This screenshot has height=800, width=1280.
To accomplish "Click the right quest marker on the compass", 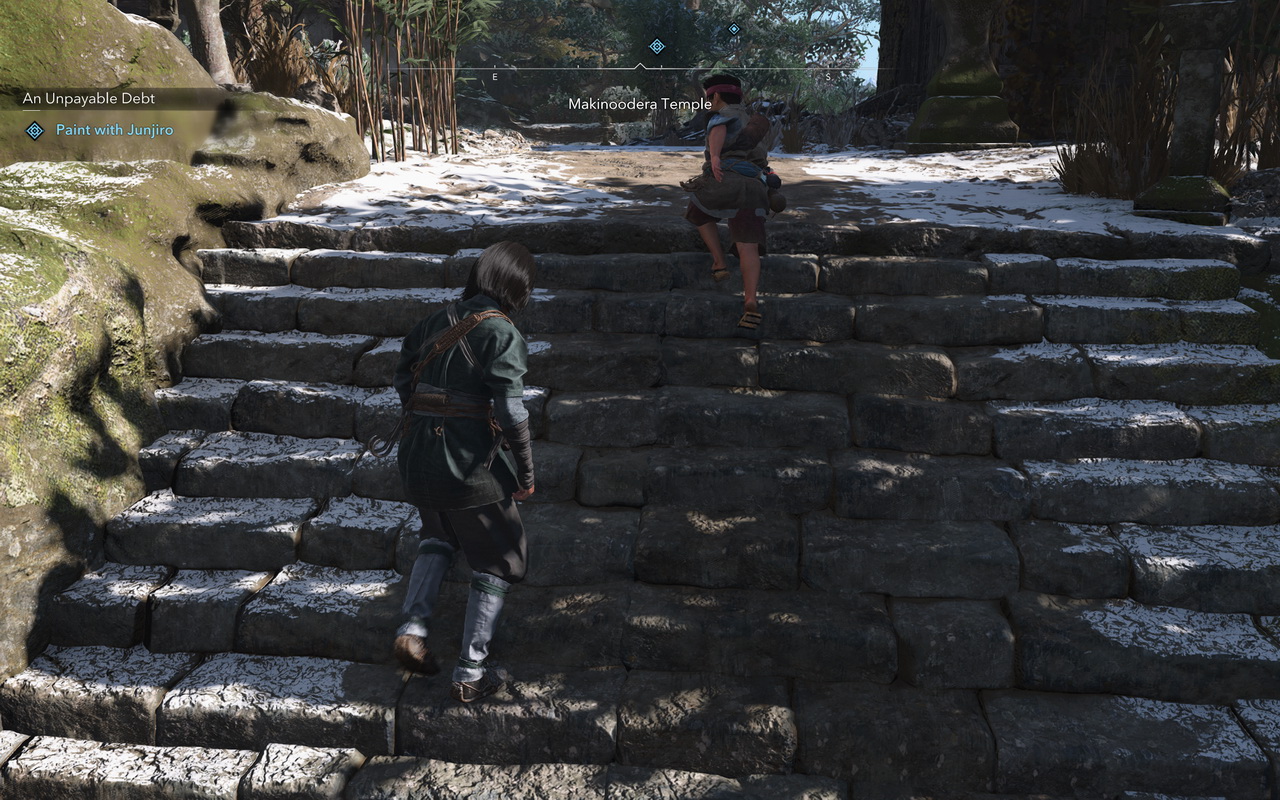I will tap(733, 31).
